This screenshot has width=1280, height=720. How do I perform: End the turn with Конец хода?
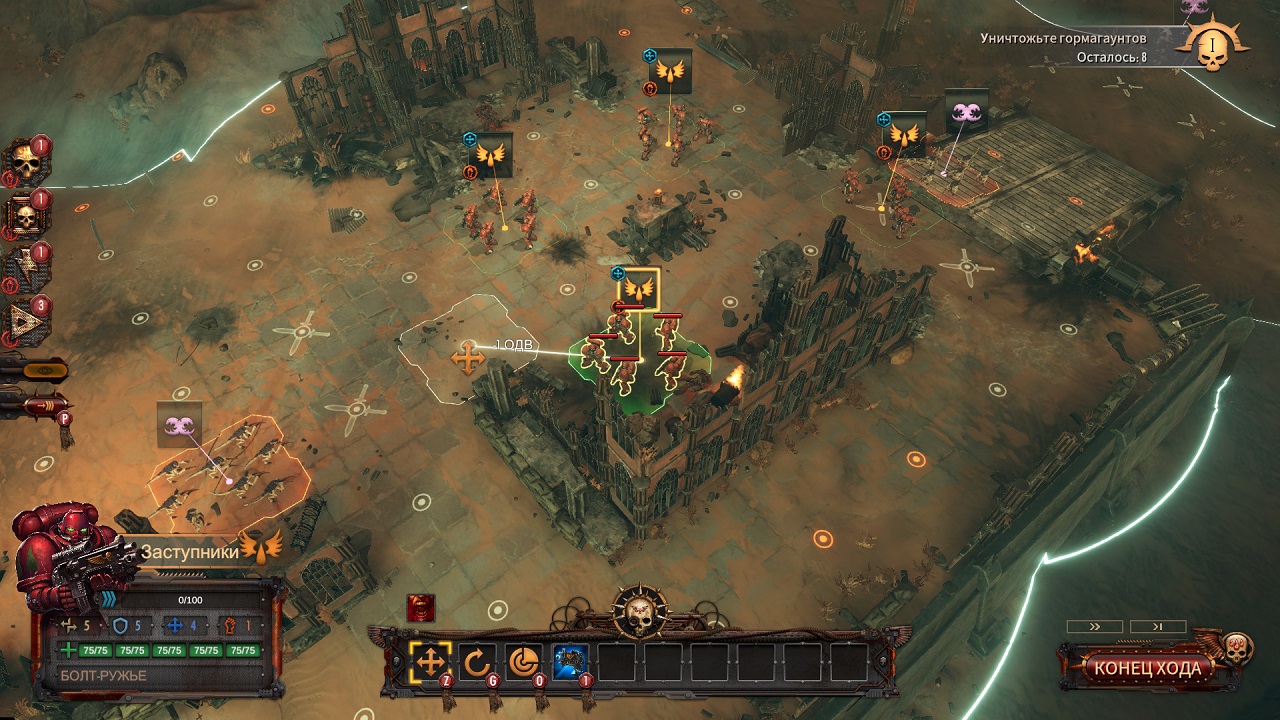tap(1146, 668)
